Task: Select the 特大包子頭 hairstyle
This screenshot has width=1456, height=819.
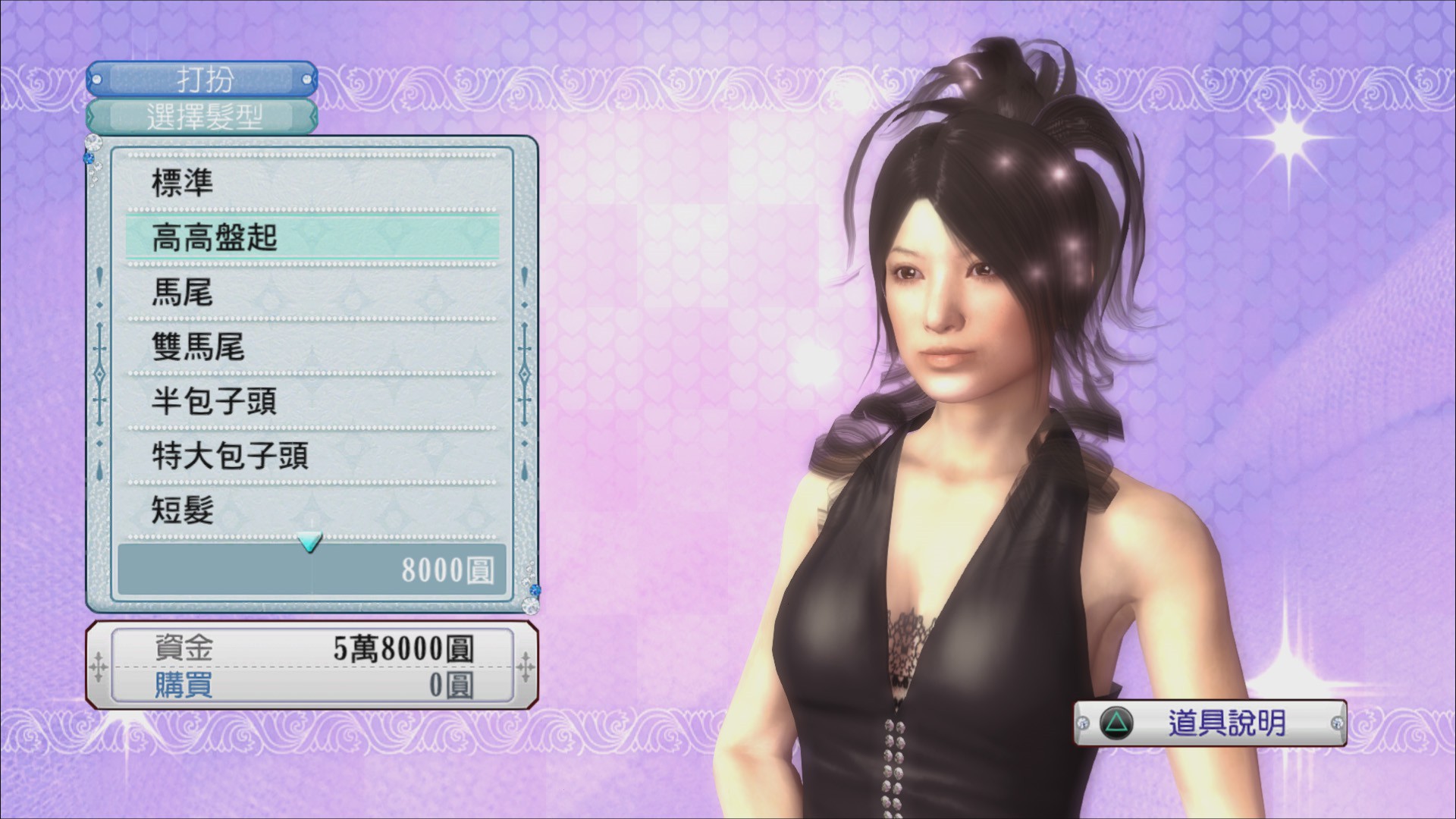Action: pyautogui.click(x=311, y=456)
